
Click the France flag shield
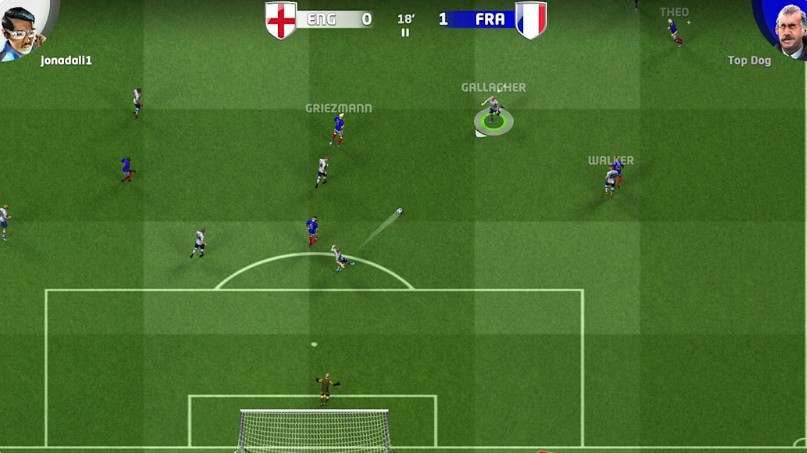(531, 20)
